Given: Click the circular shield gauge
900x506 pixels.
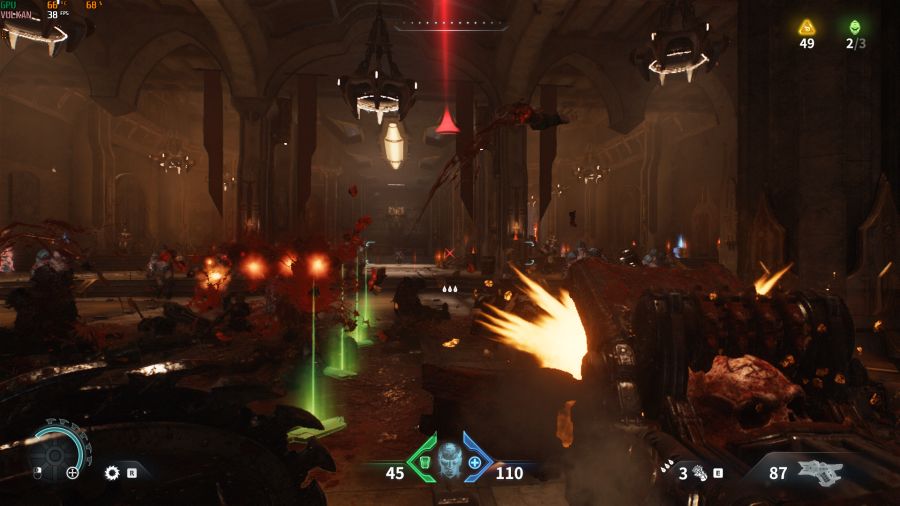Looking at the screenshot, I should coord(55,453).
